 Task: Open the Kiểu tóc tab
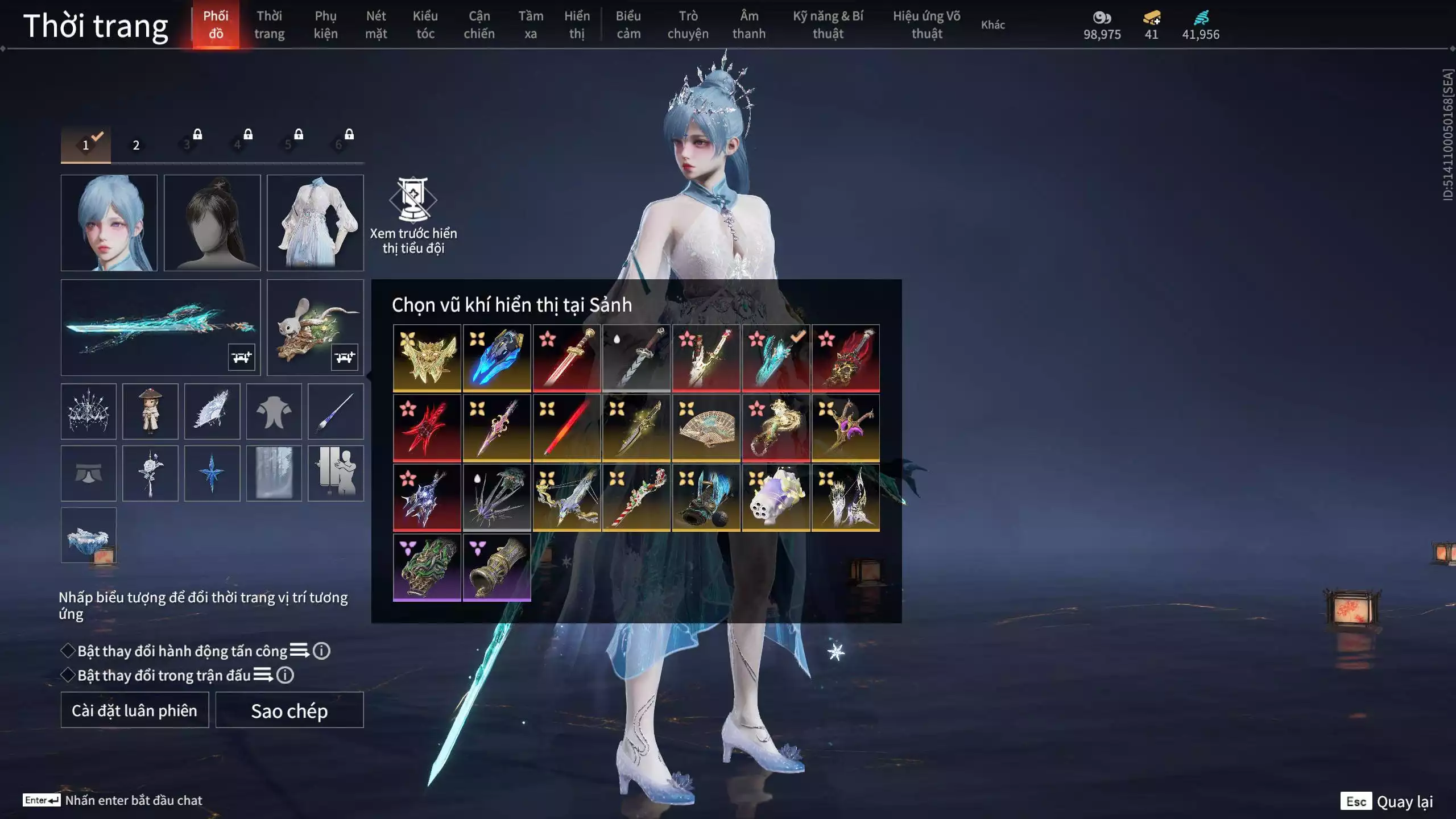tap(425, 25)
